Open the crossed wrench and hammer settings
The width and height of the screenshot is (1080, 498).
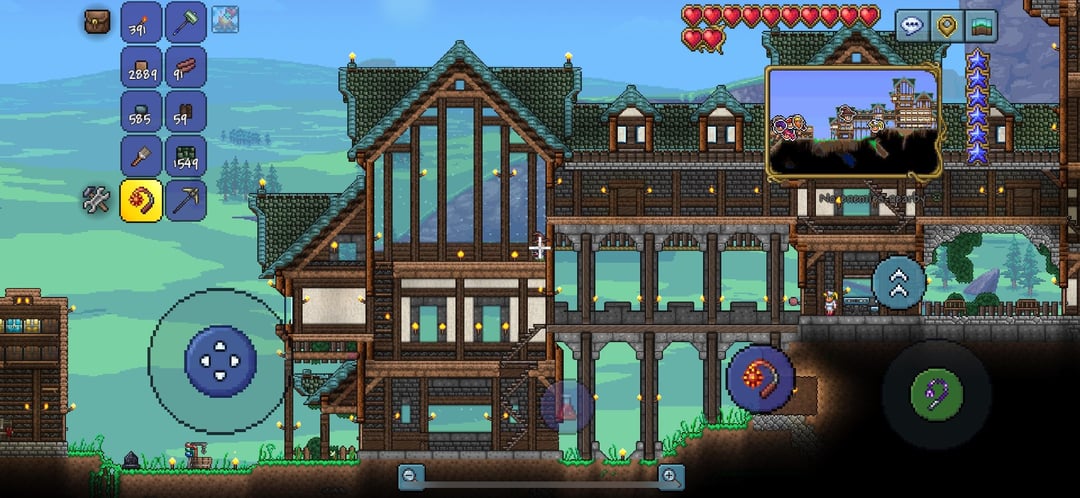tap(97, 200)
